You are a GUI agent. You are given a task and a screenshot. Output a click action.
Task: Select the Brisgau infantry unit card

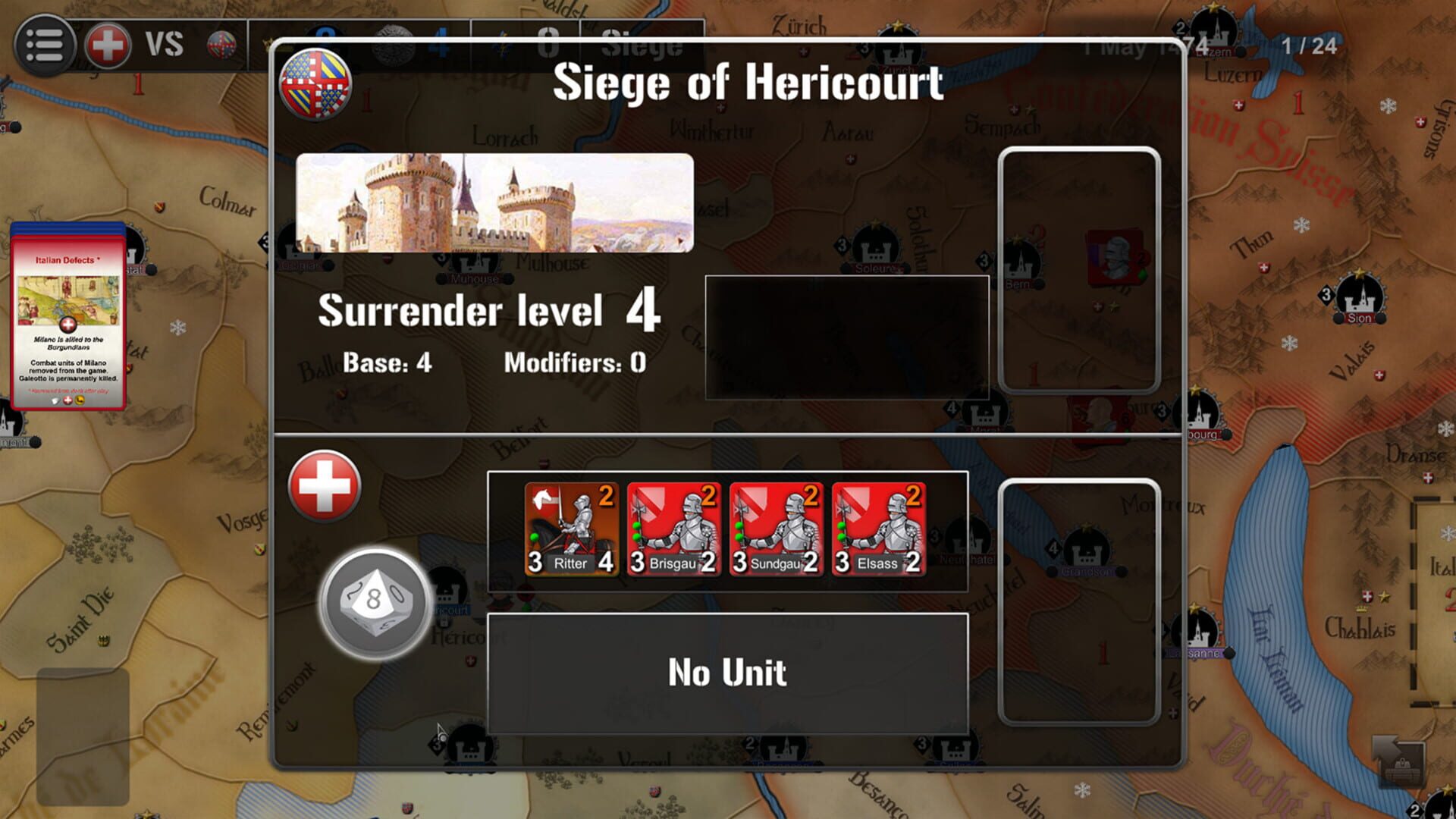click(x=672, y=525)
